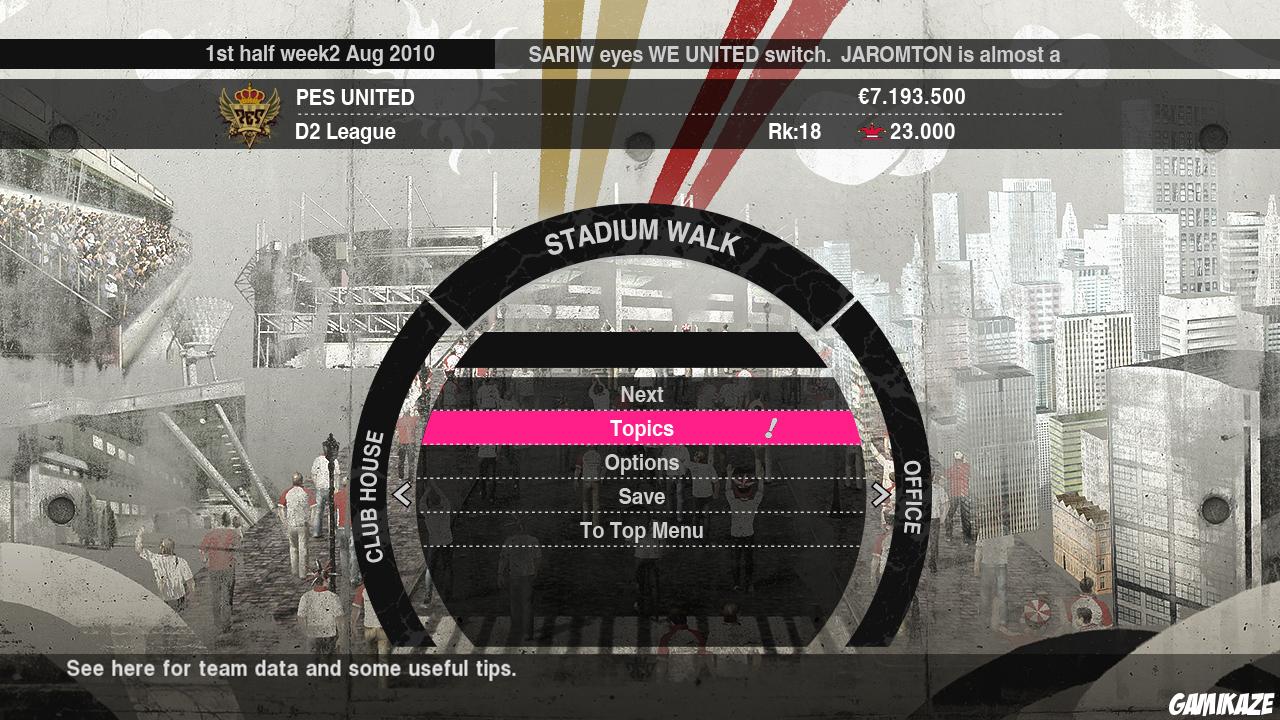
Task: Click Save to store game progress
Action: click(642, 497)
